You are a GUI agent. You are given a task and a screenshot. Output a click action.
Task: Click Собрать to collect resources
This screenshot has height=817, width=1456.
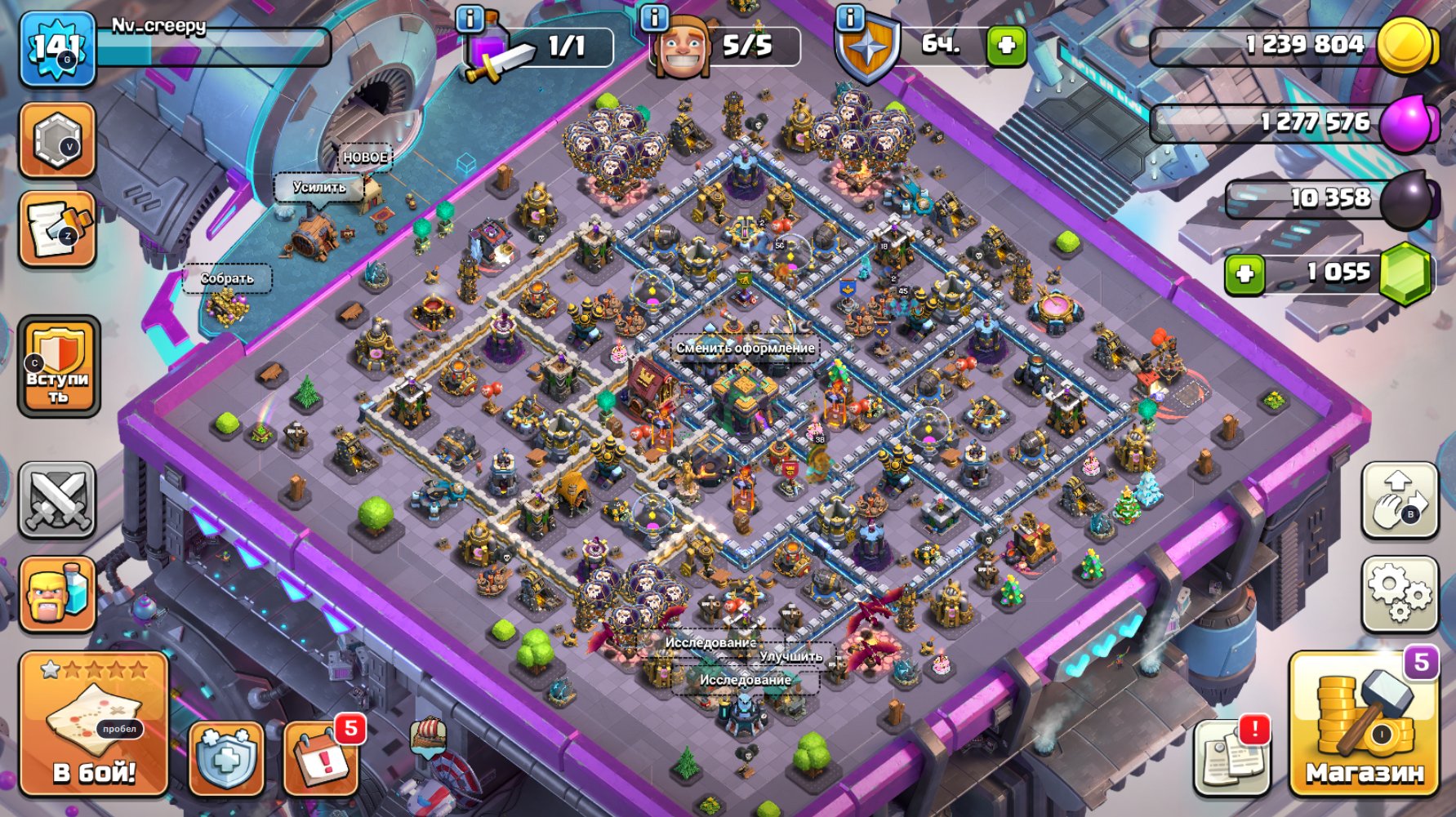click(229, 279)
